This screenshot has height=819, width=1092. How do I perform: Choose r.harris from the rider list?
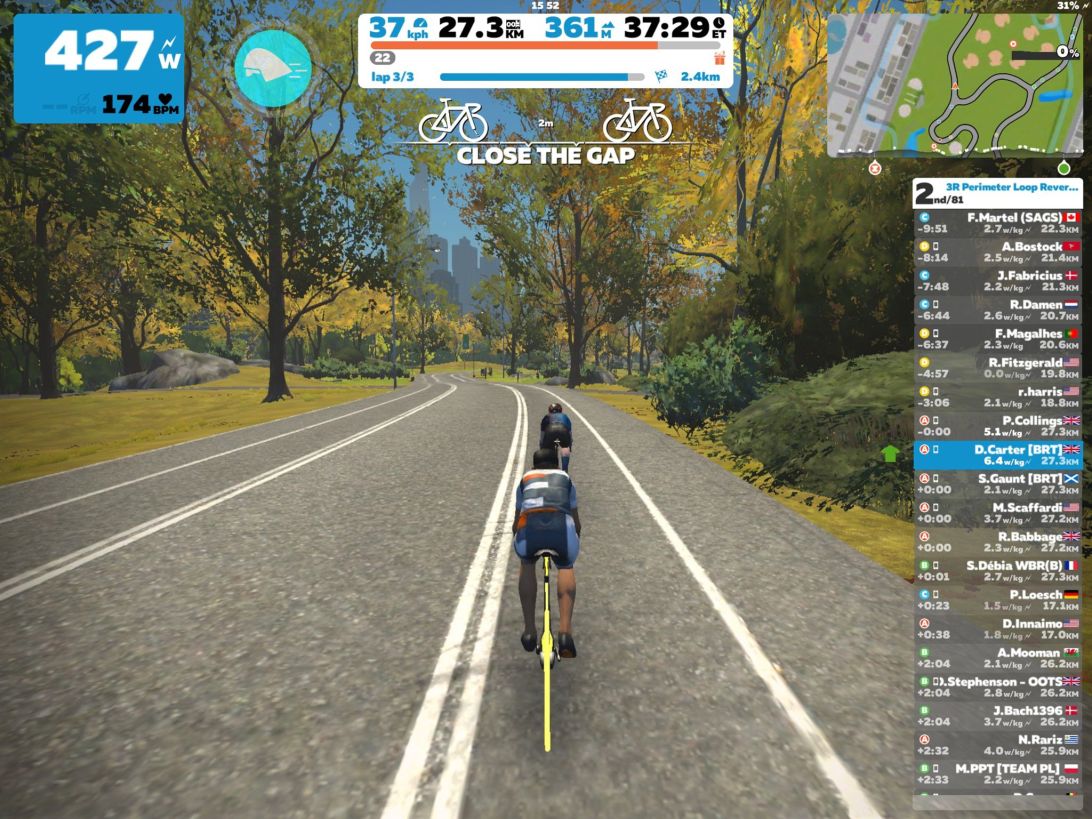point(997,397)
